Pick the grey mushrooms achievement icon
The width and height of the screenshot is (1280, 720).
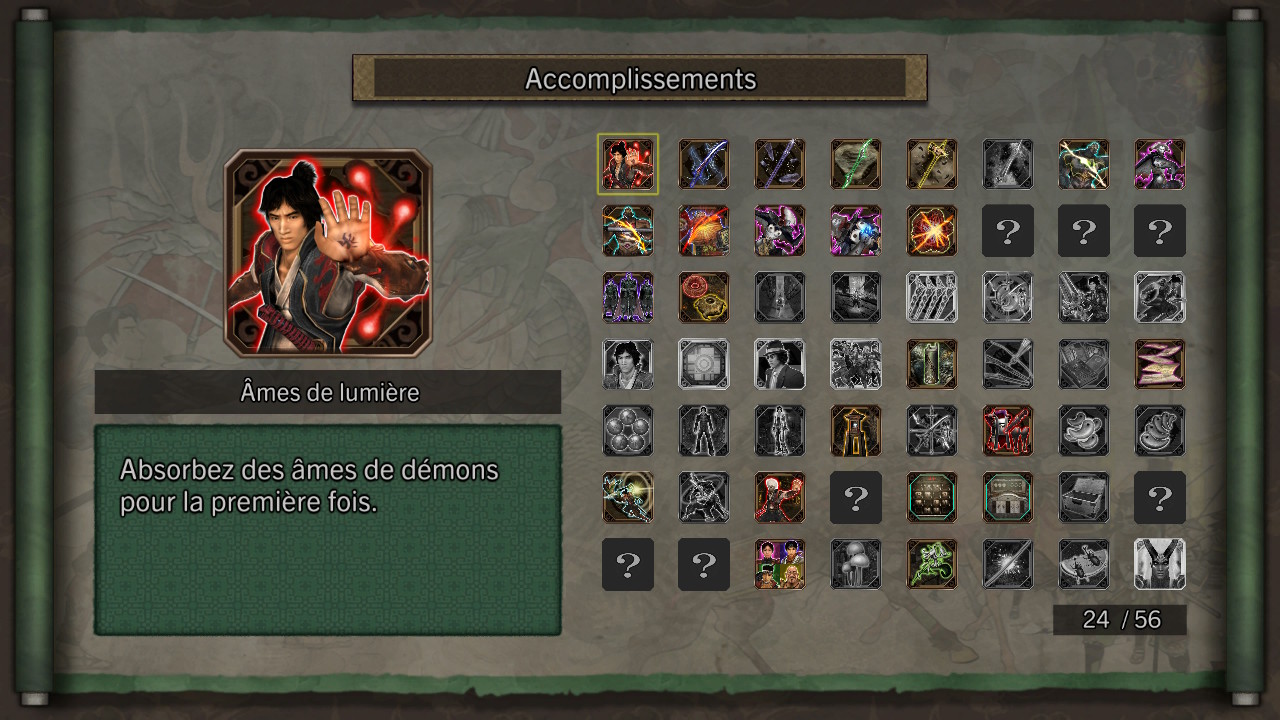(x=856, y=564)
